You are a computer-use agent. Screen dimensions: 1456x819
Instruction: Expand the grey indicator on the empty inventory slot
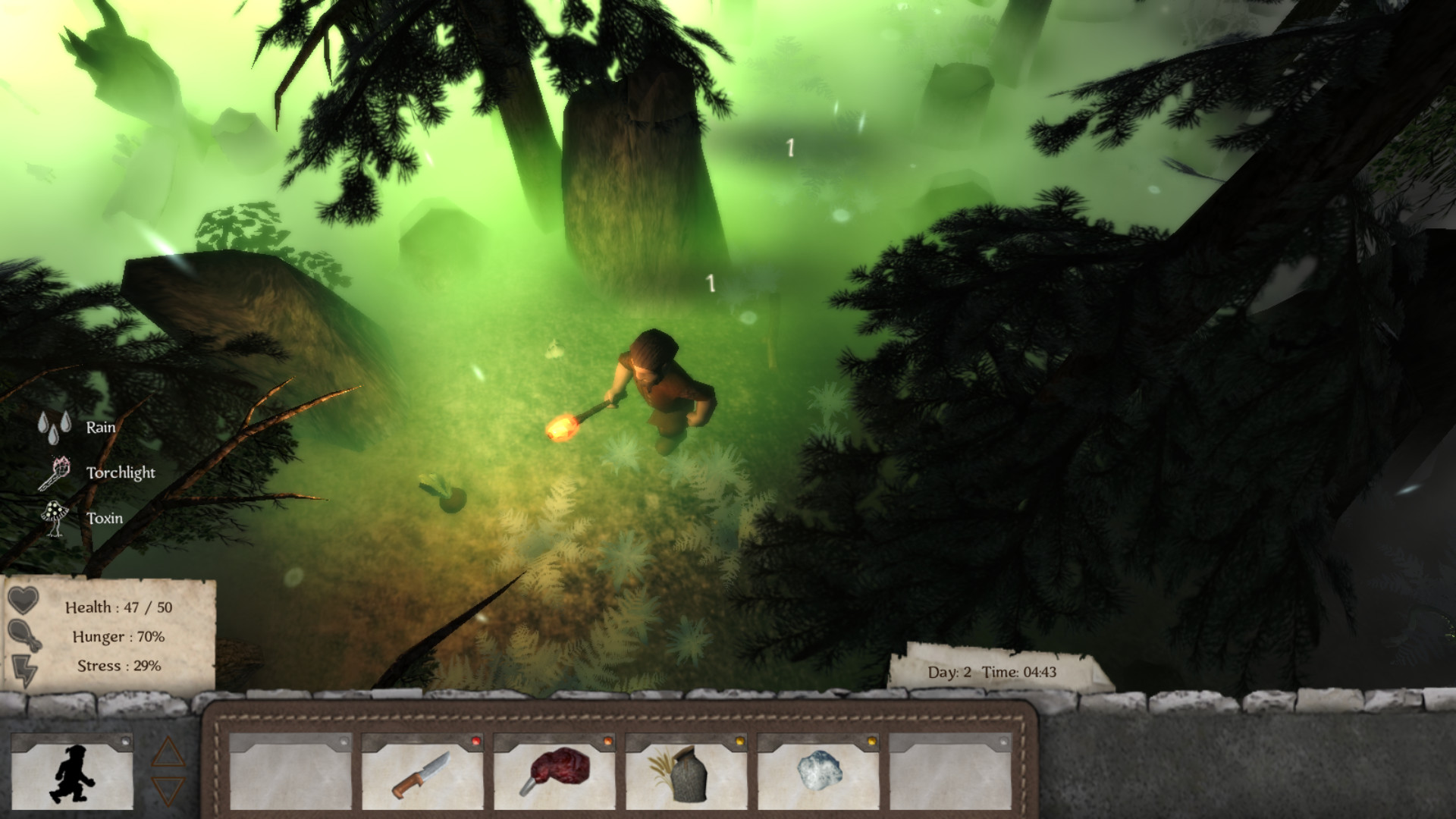(x=344, y=742)
